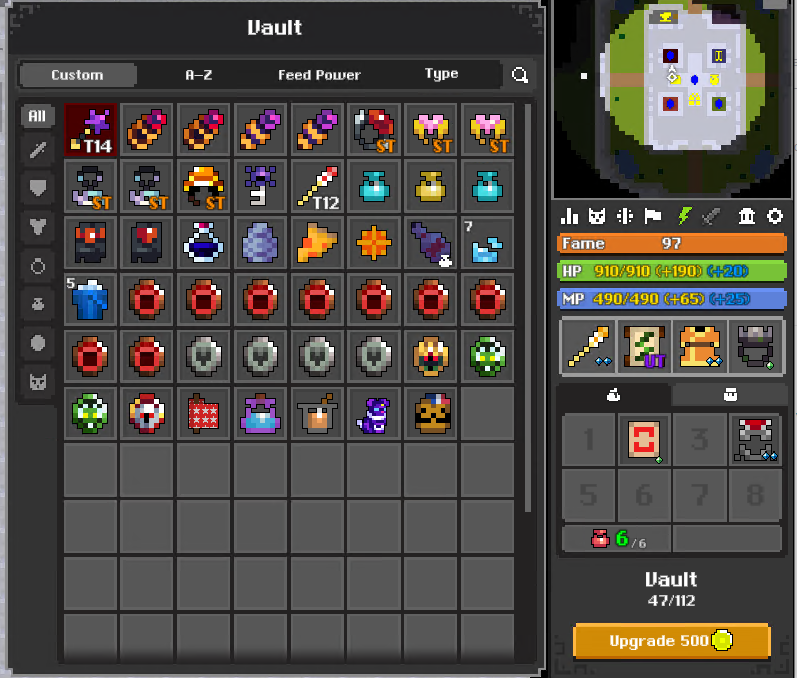Select the blue item stack marked 5
The width and height of the screenshot is (797, 678).
tap(91, 299)
